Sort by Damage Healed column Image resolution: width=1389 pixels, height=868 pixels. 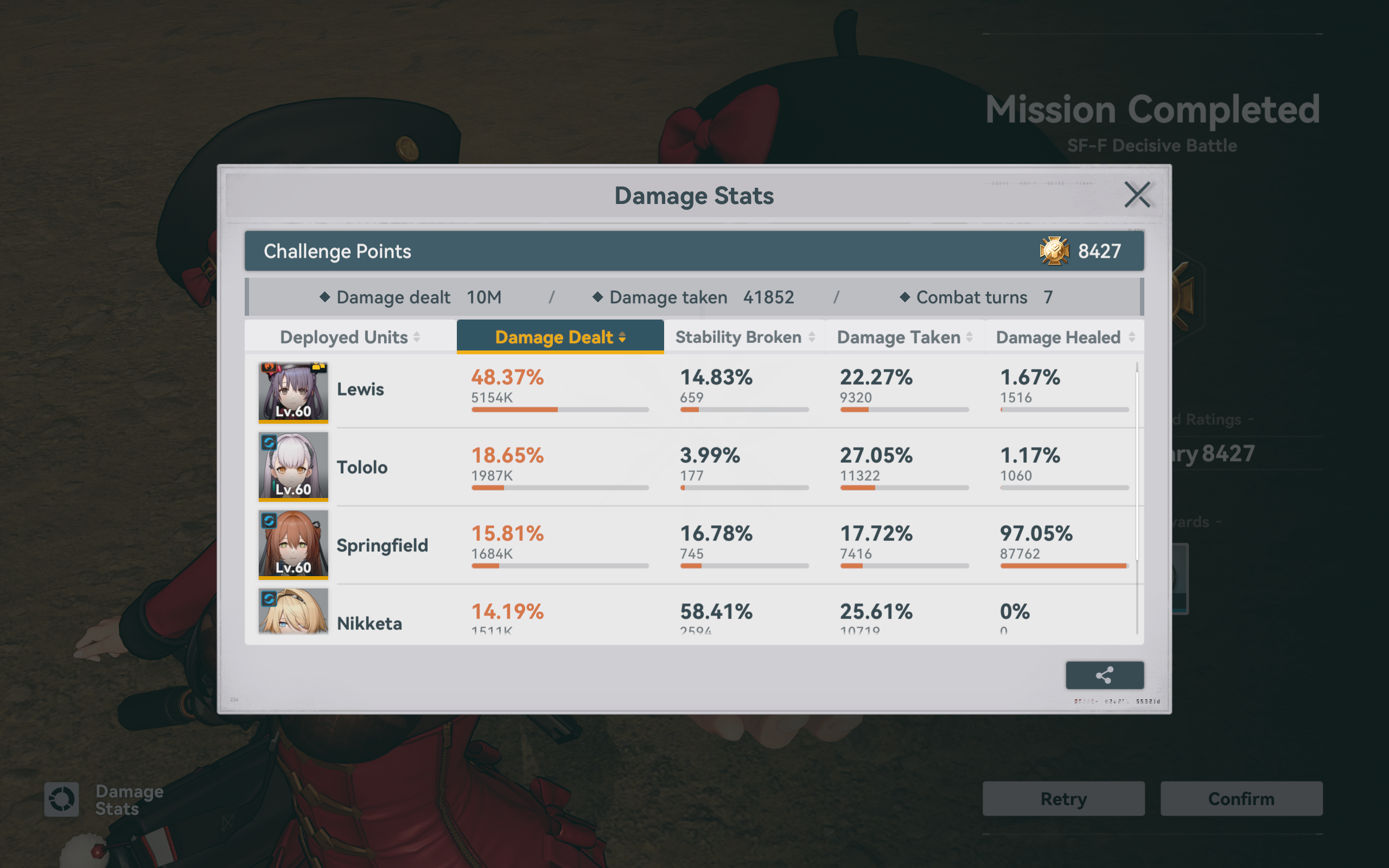coord(1065,337)
